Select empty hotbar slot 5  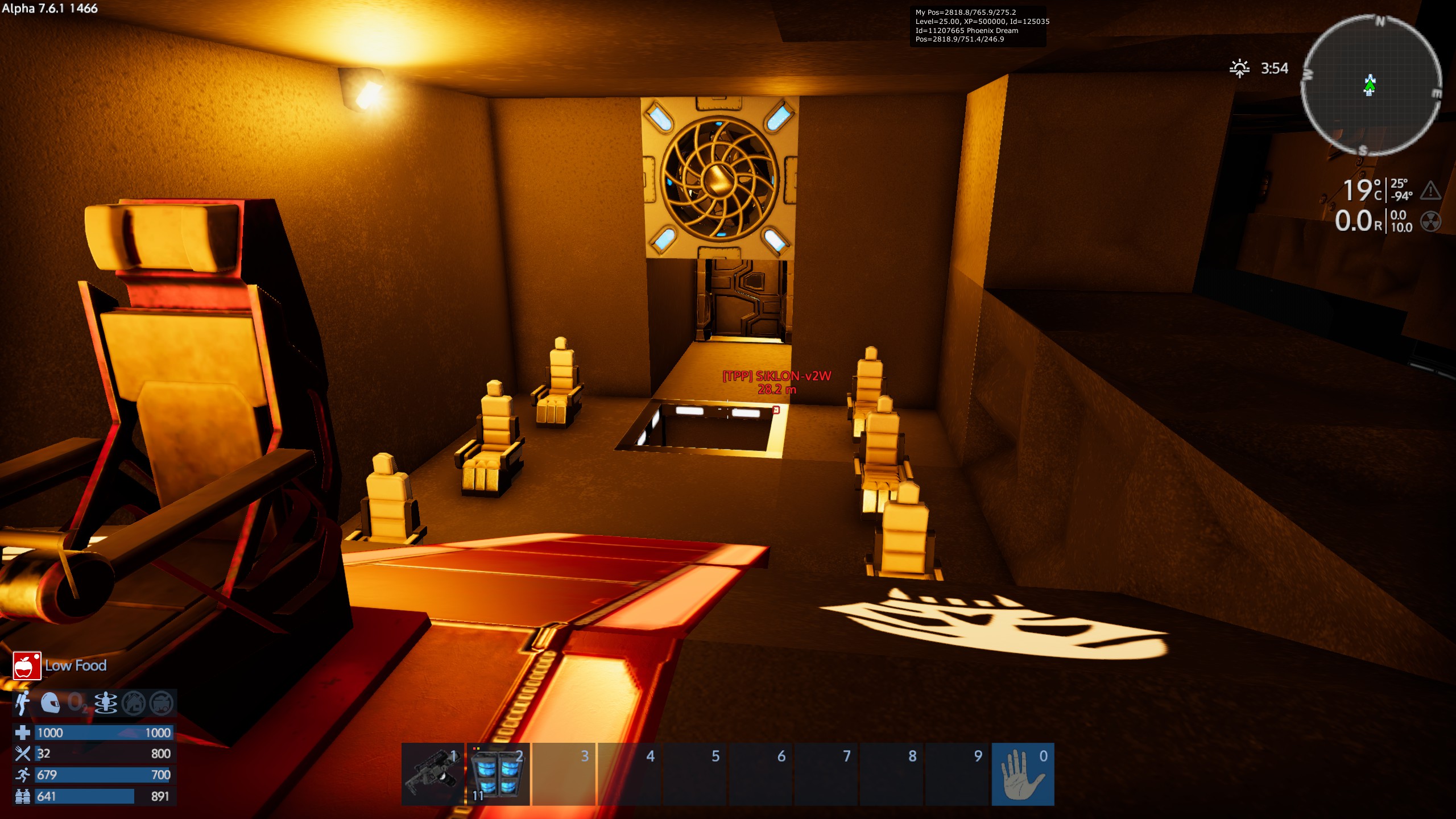pyautogui.click(x=695, y=774)
